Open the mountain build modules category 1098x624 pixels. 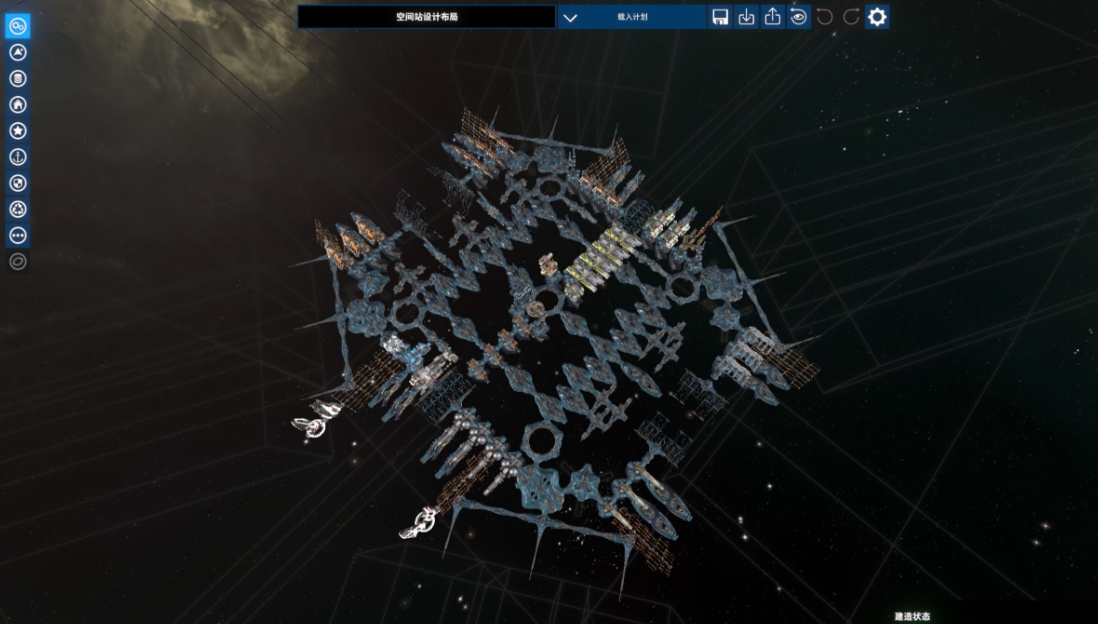click(x=17, y=52)
